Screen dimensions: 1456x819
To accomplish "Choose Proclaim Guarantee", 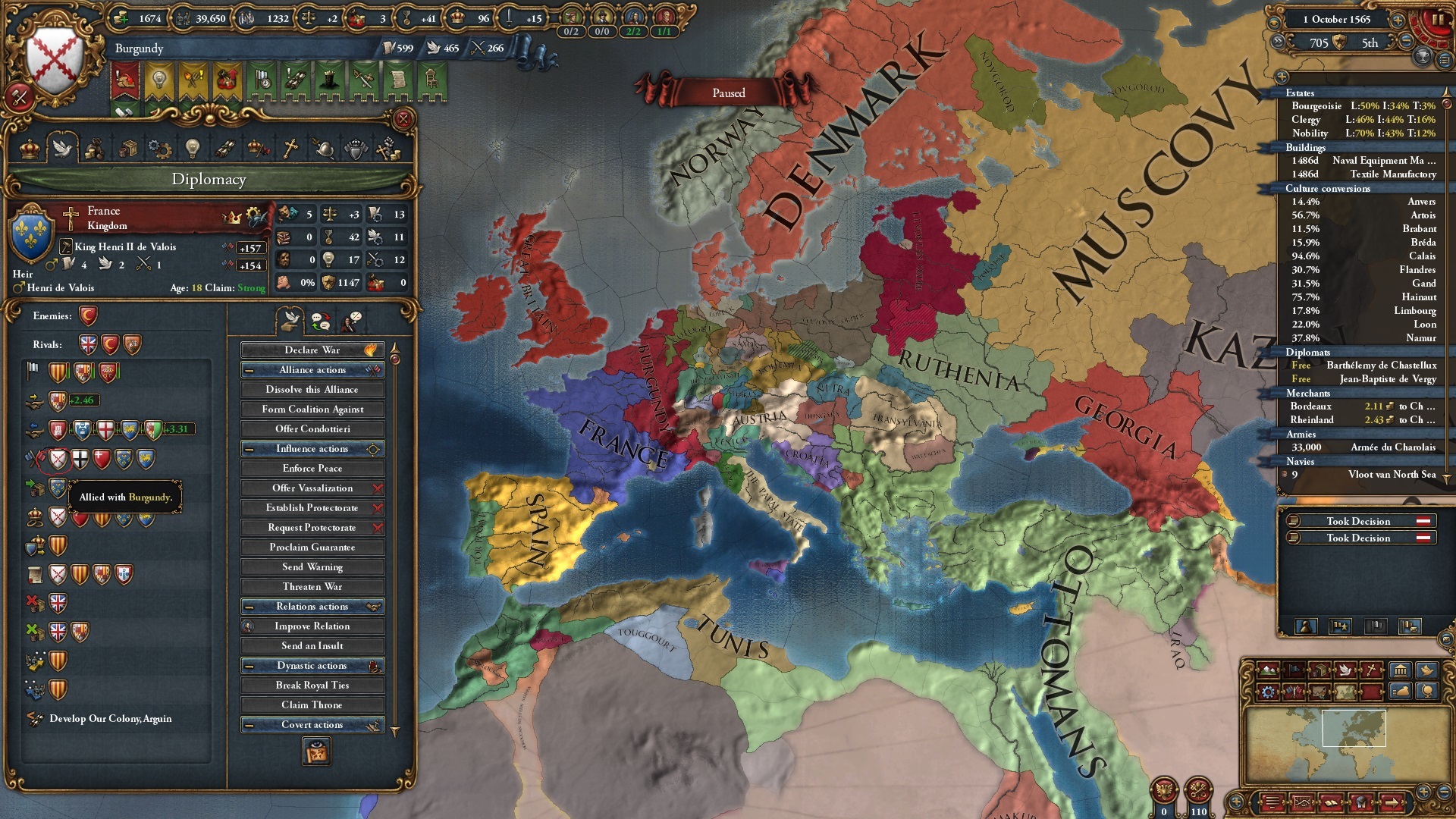I will (312, 548).
